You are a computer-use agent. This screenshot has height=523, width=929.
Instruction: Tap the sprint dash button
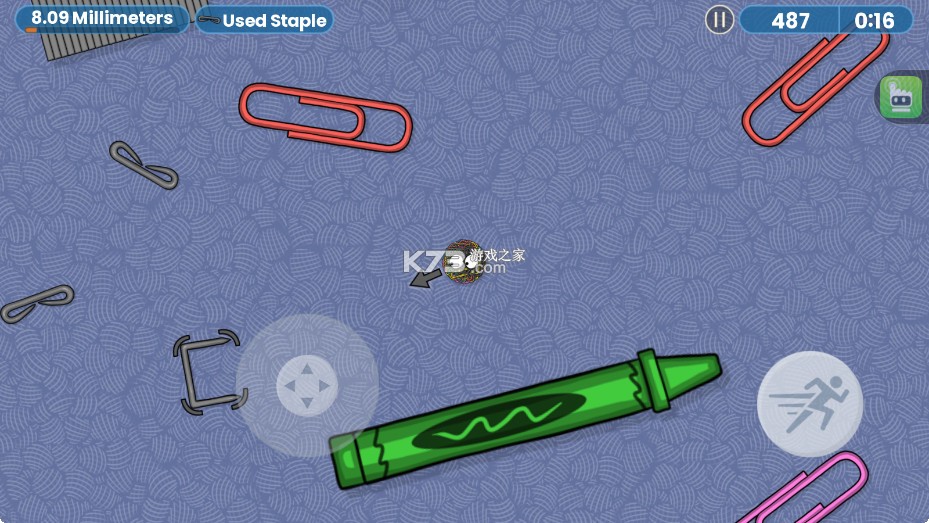(x=809, y=404)
